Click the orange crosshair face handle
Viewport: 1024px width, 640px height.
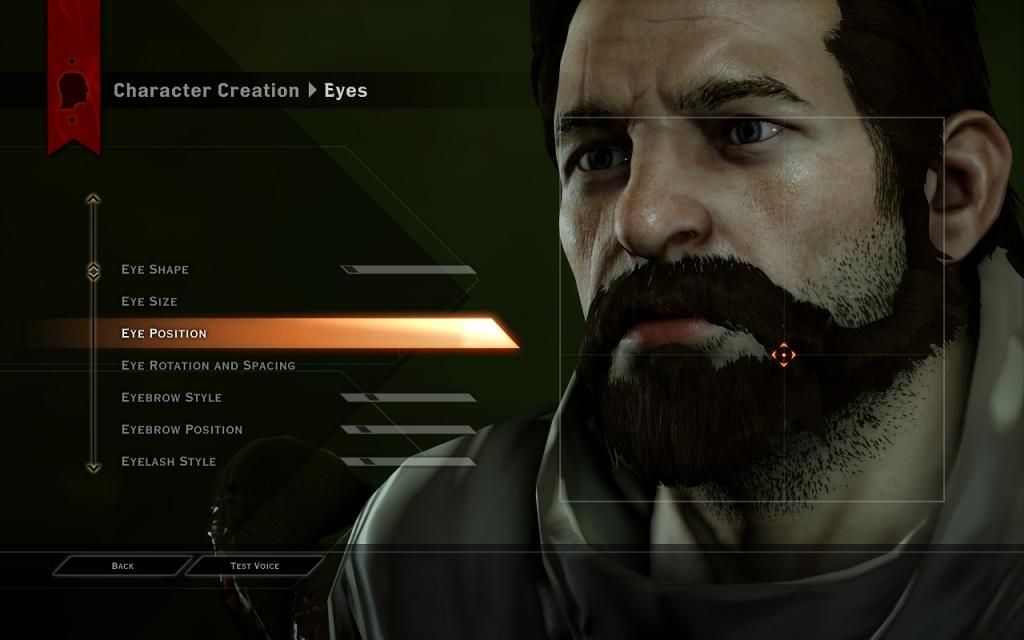tap(783, 354)
